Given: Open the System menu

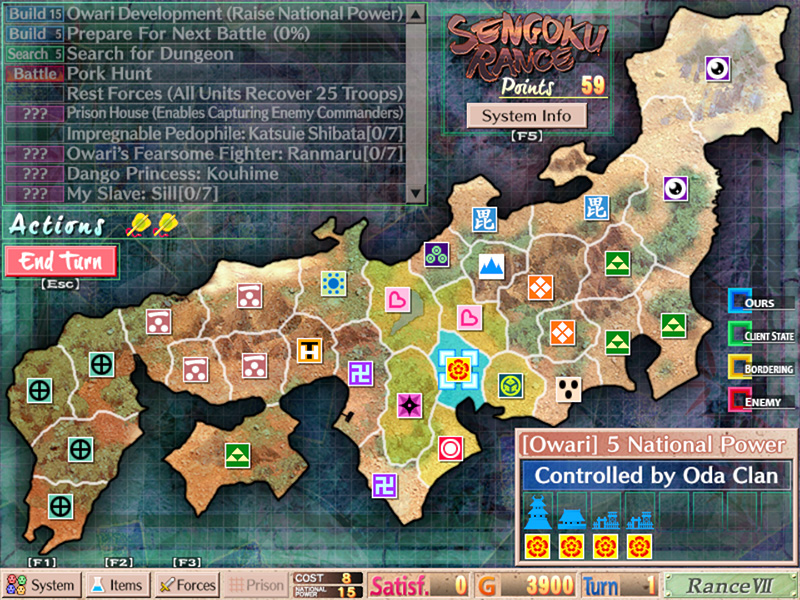Looking at the screenshot, I should (41, 585).
